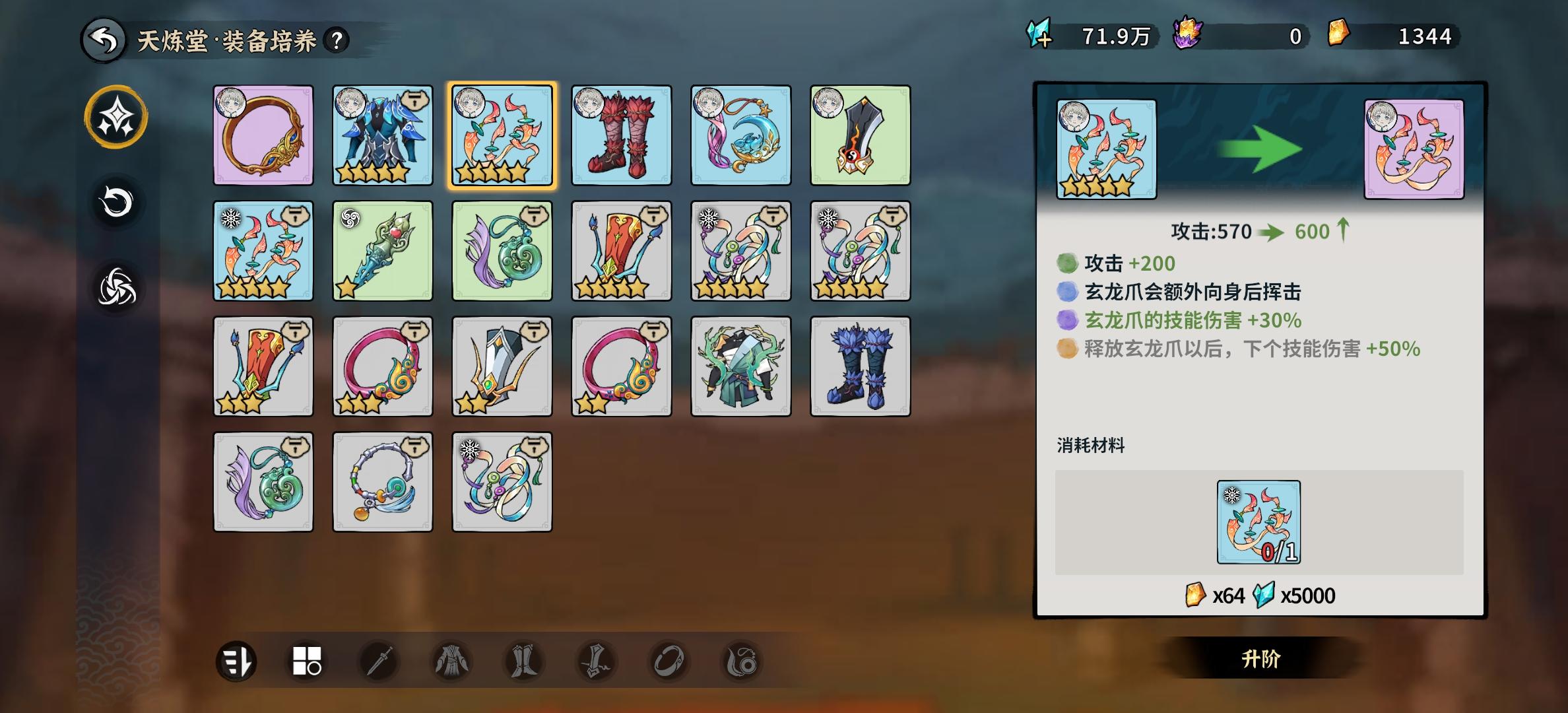
Task: Open the 天炼堂 help question mark
Action: [335, 40]
